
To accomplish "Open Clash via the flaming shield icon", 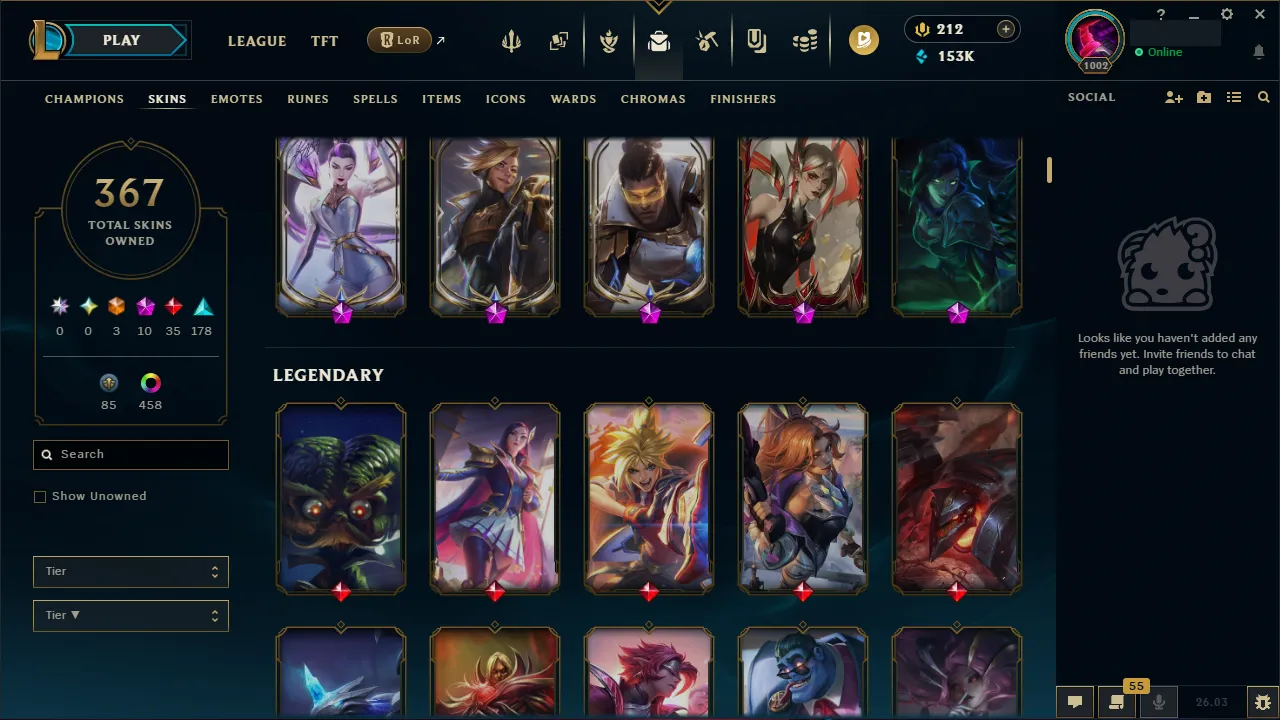I will (x=608, y=40).
